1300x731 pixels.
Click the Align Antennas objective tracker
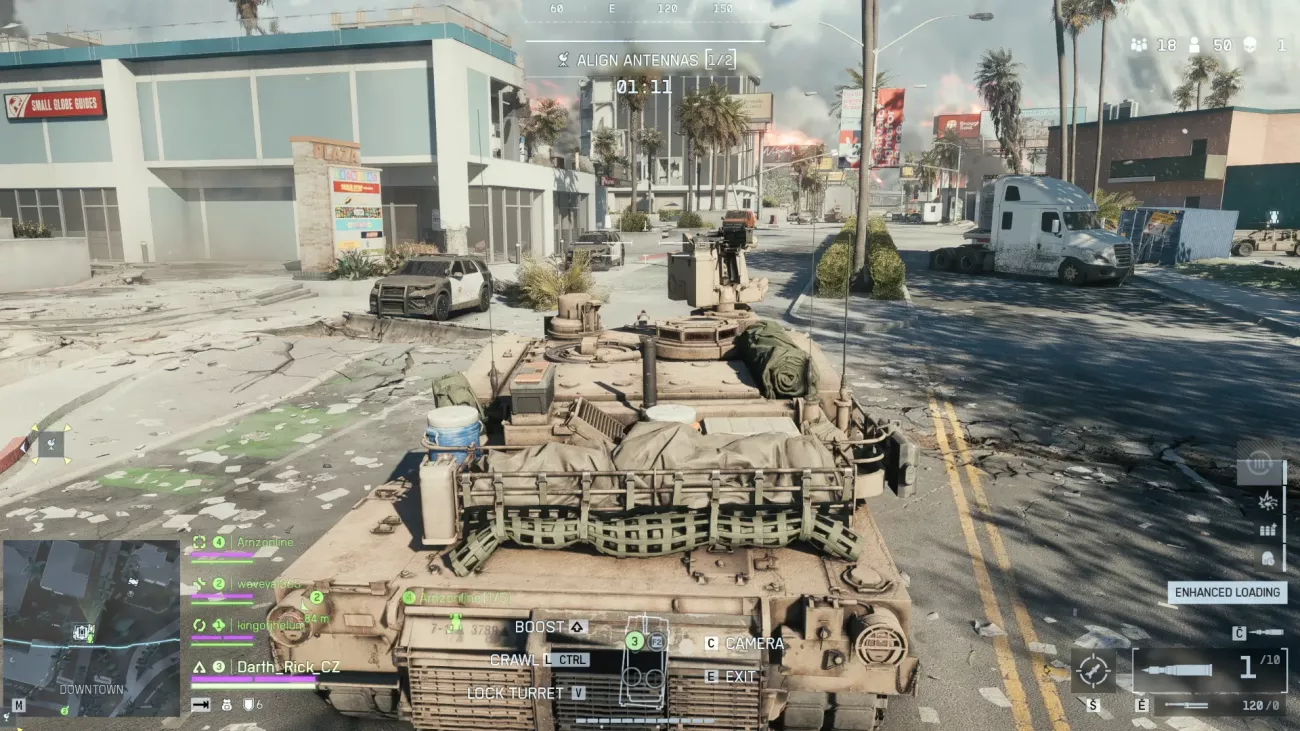click(x=645, y=60)
